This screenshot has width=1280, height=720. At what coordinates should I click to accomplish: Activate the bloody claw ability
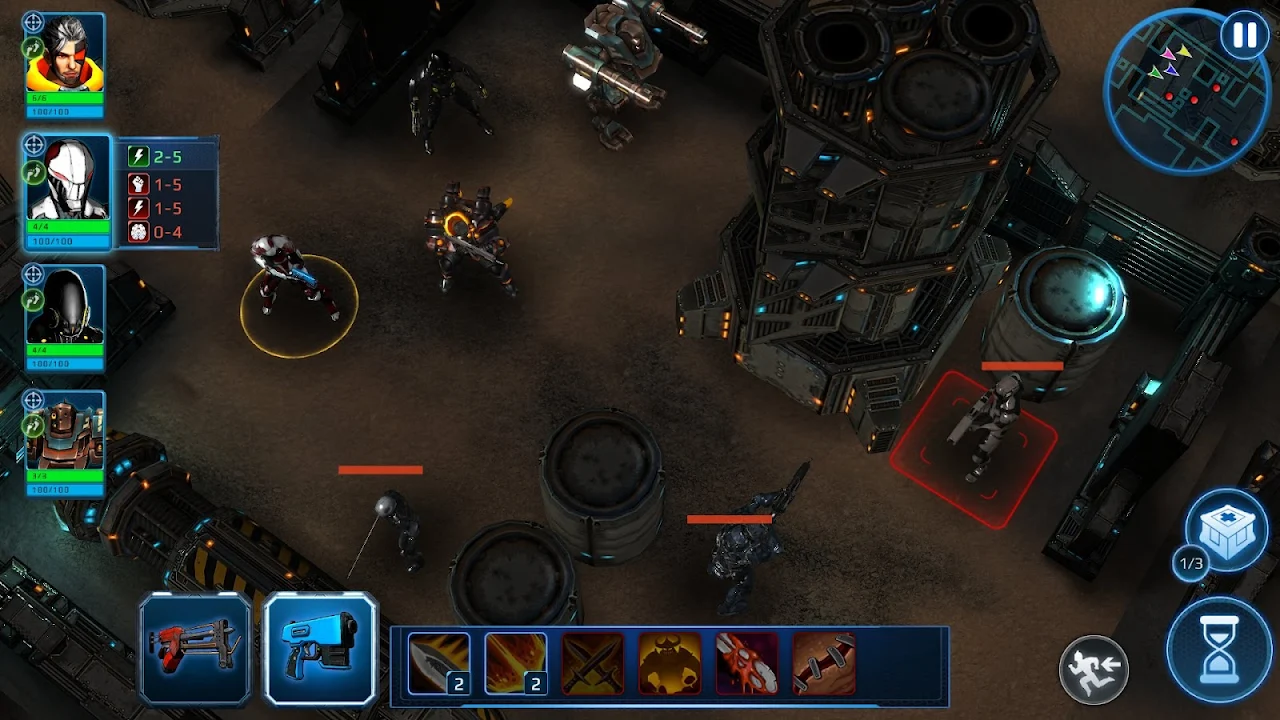[x=747, y=663]
